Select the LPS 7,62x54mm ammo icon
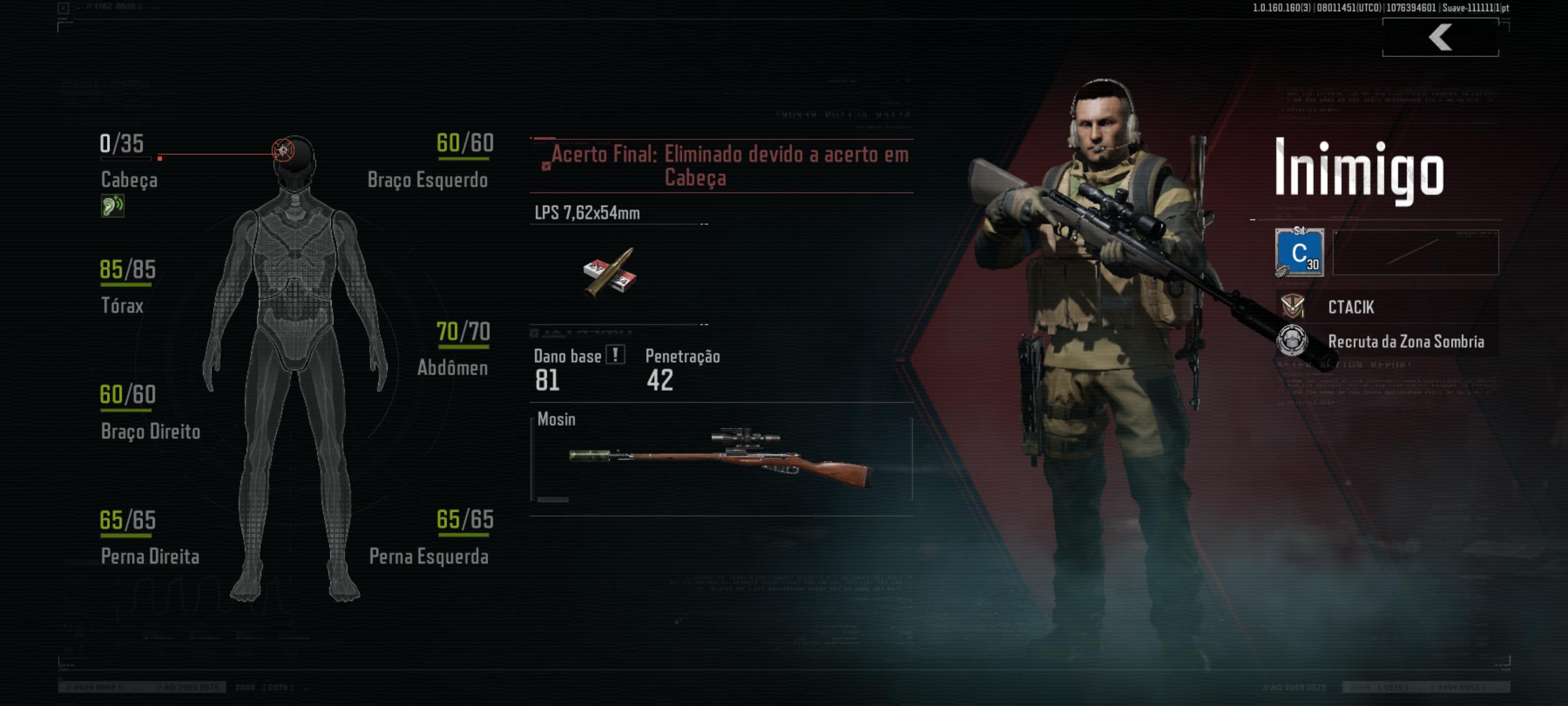This screenshot has width=1568, height=706. pyautogui.click(x=610, y=273)
